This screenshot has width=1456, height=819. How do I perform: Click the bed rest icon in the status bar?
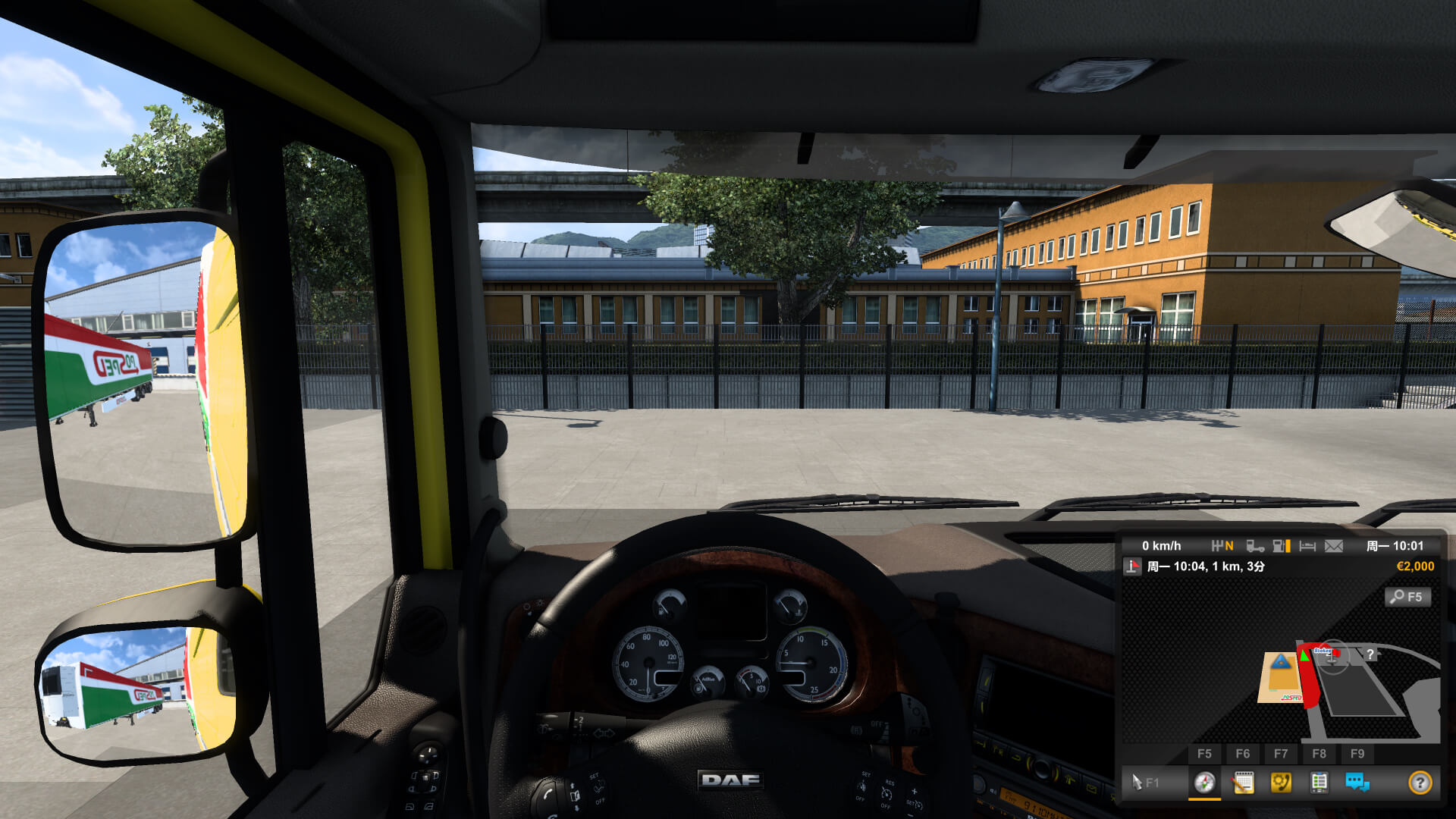pyautogui.click(x=1306, y=545)
